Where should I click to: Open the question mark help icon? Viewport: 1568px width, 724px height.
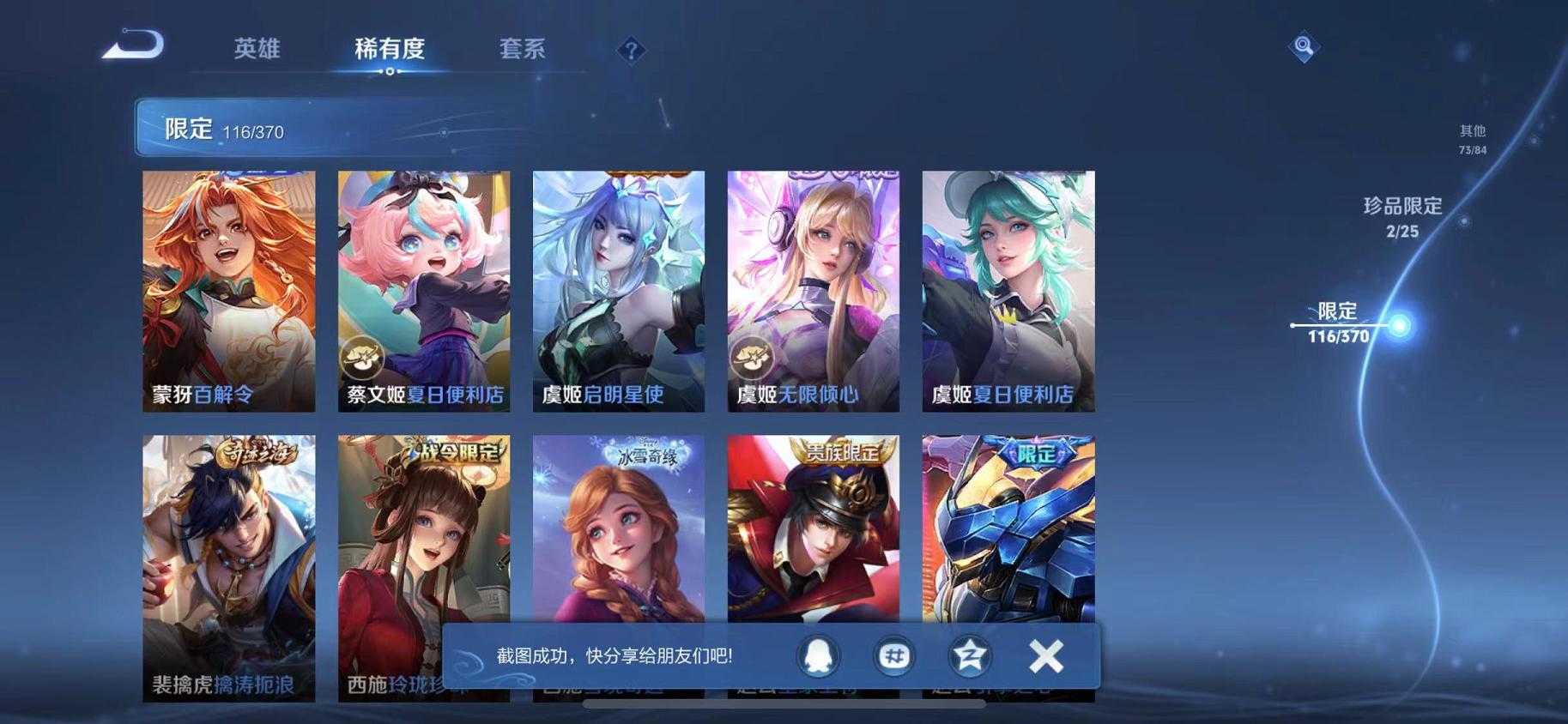pyautogui.click(x=632, y=51)
